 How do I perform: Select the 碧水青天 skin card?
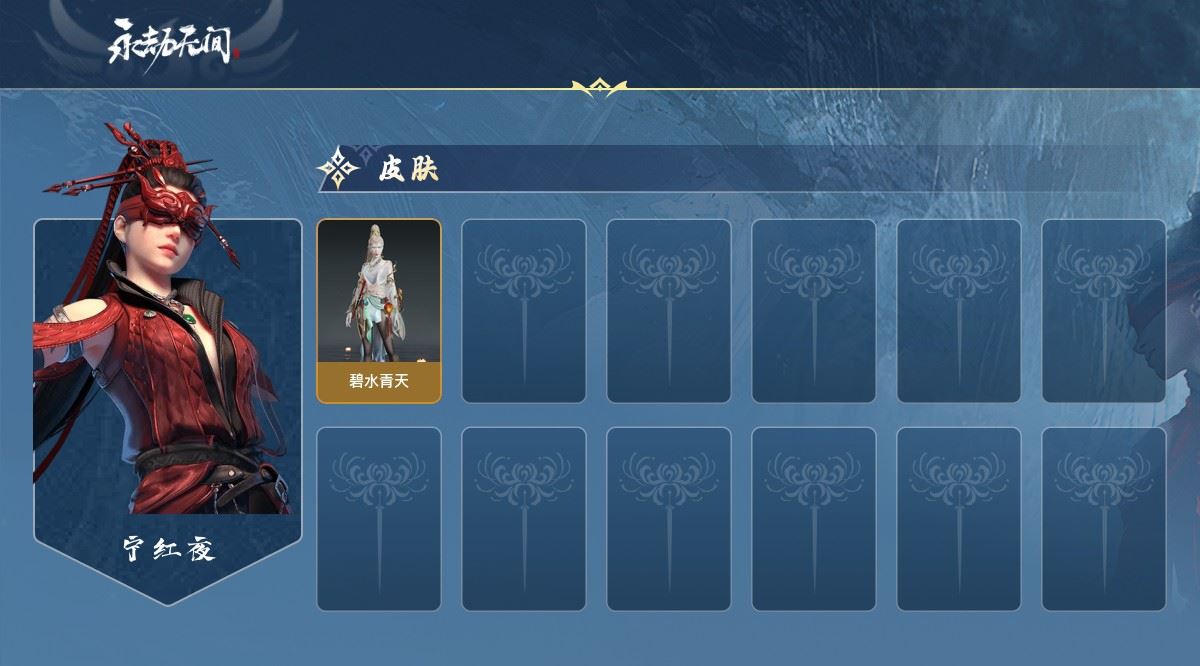[379, 310]
